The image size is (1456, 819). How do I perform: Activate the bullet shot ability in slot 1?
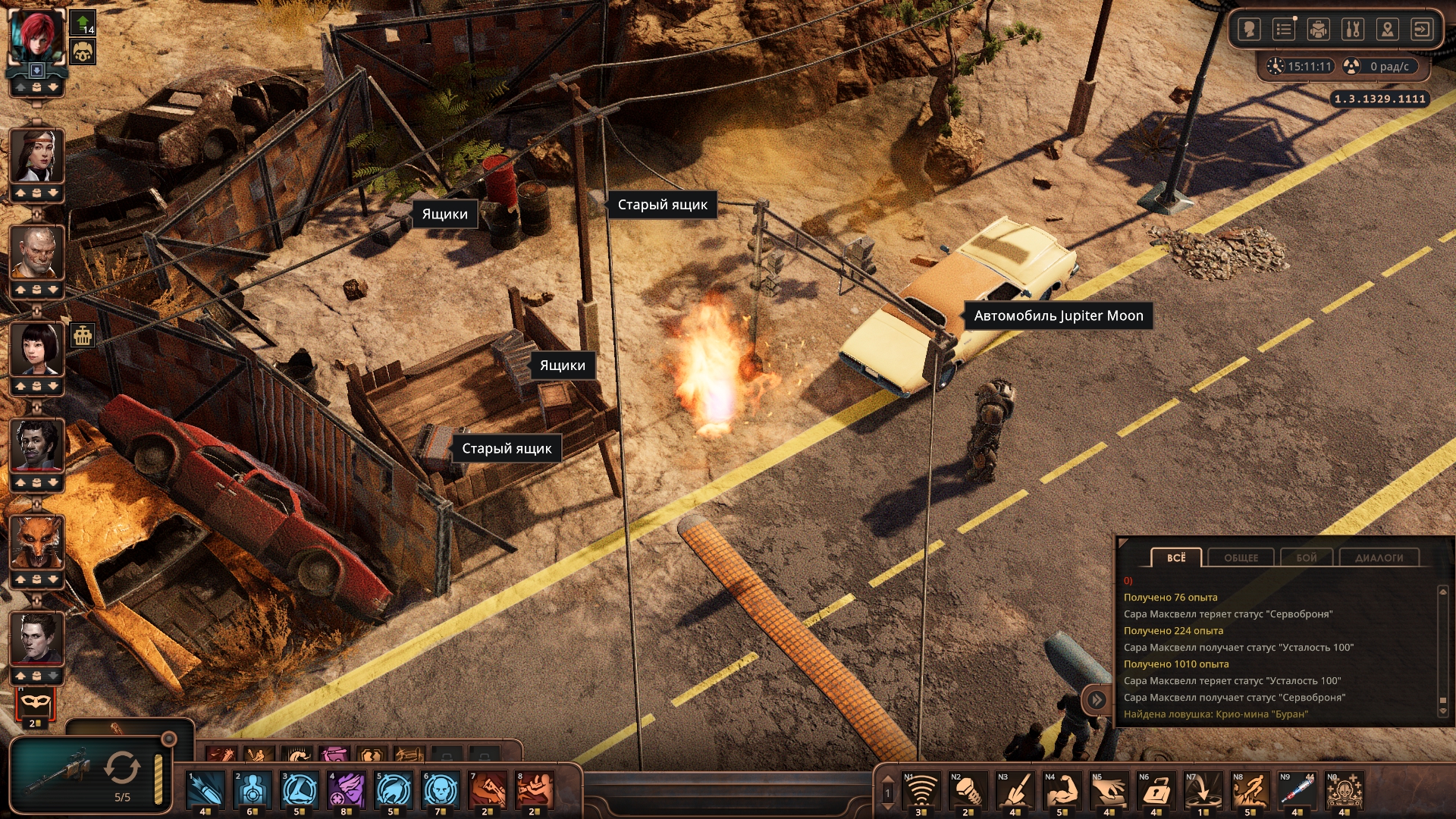(206, 790)
